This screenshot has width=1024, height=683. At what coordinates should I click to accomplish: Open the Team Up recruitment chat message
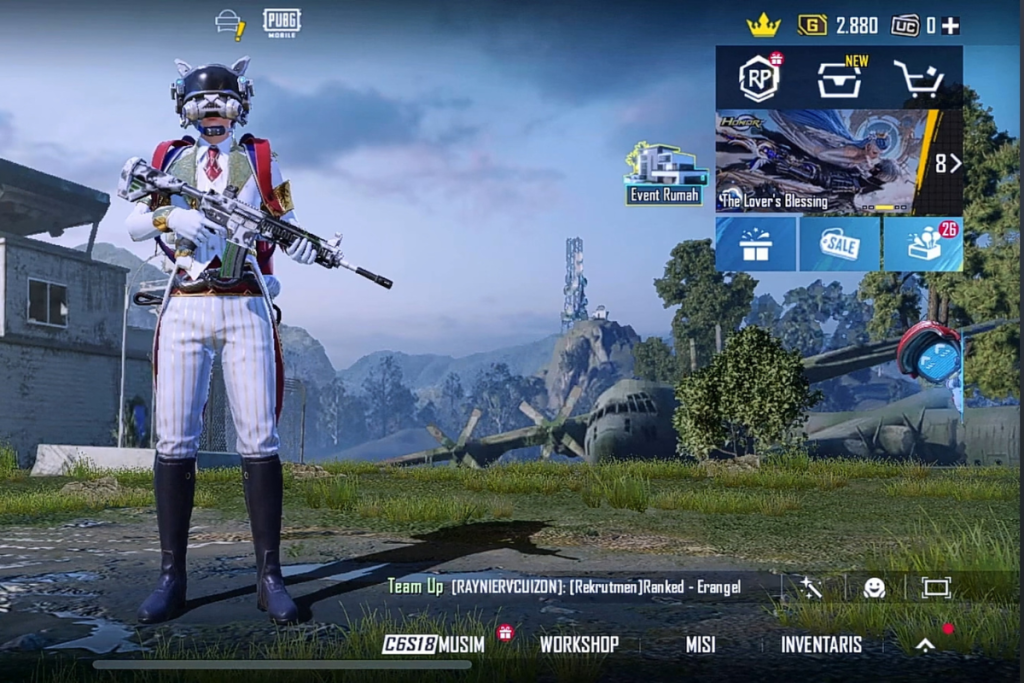[565, 587]
